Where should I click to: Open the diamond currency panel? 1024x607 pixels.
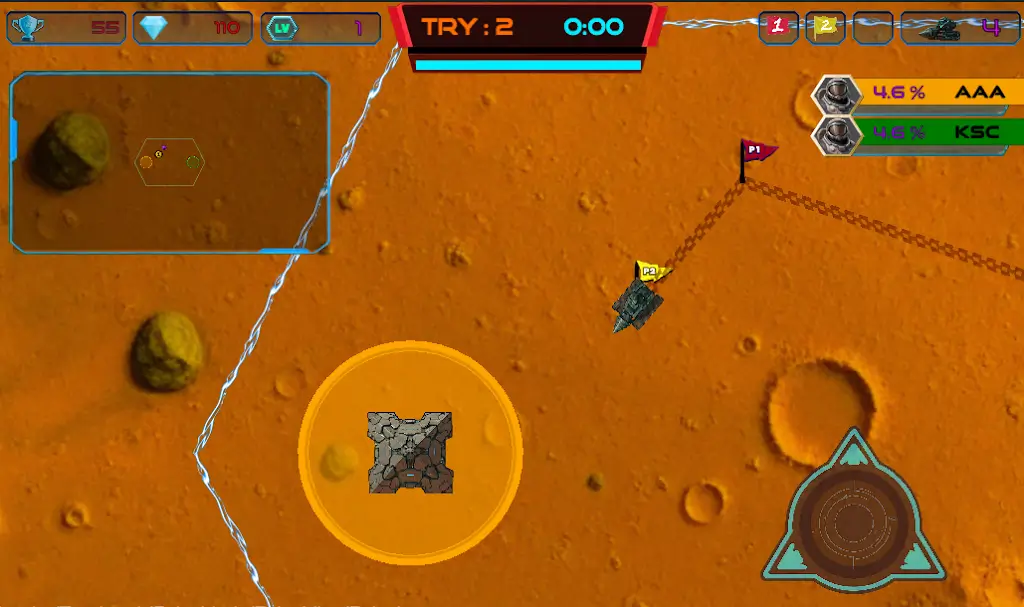pyautogui.click(x=192, y=28)
